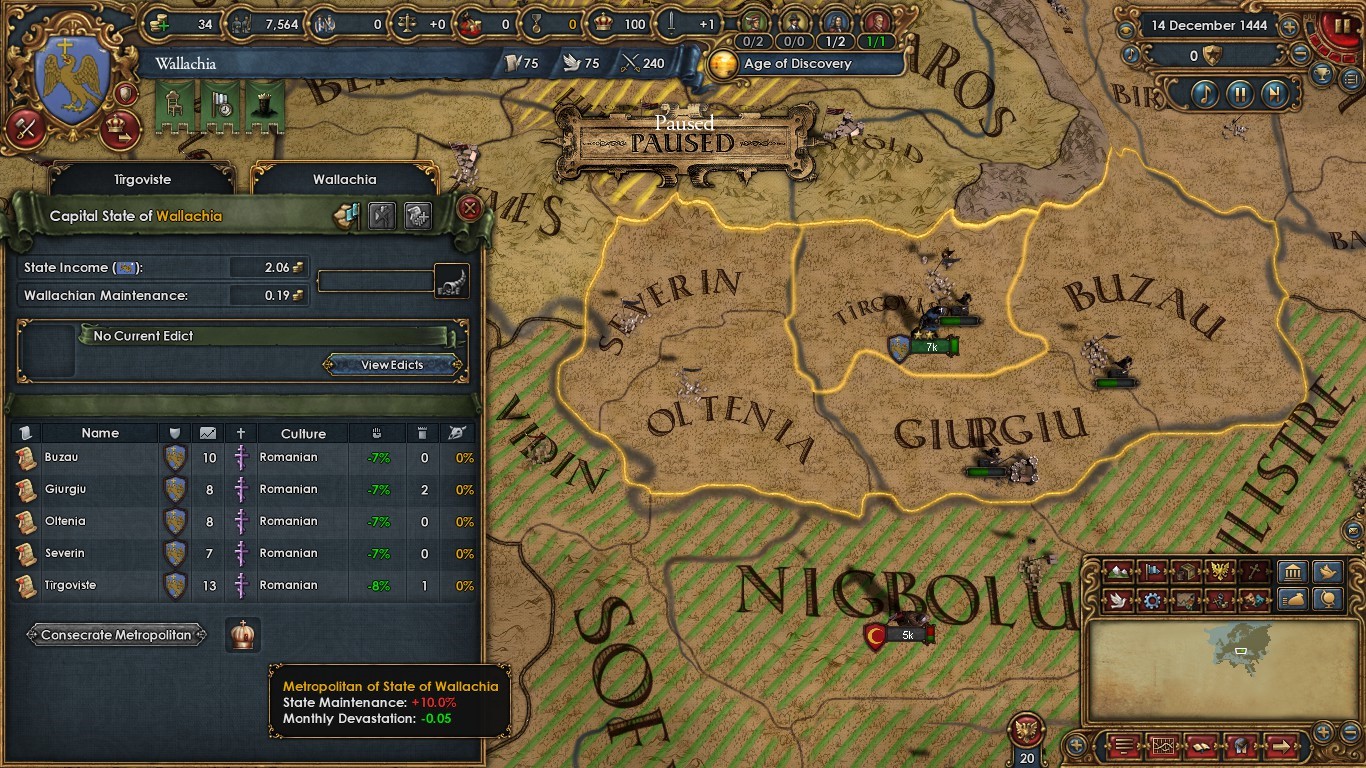Click the PAUSED banner to unpause
The width and height of the screenshot is (1366, 768).
point(683,143)
